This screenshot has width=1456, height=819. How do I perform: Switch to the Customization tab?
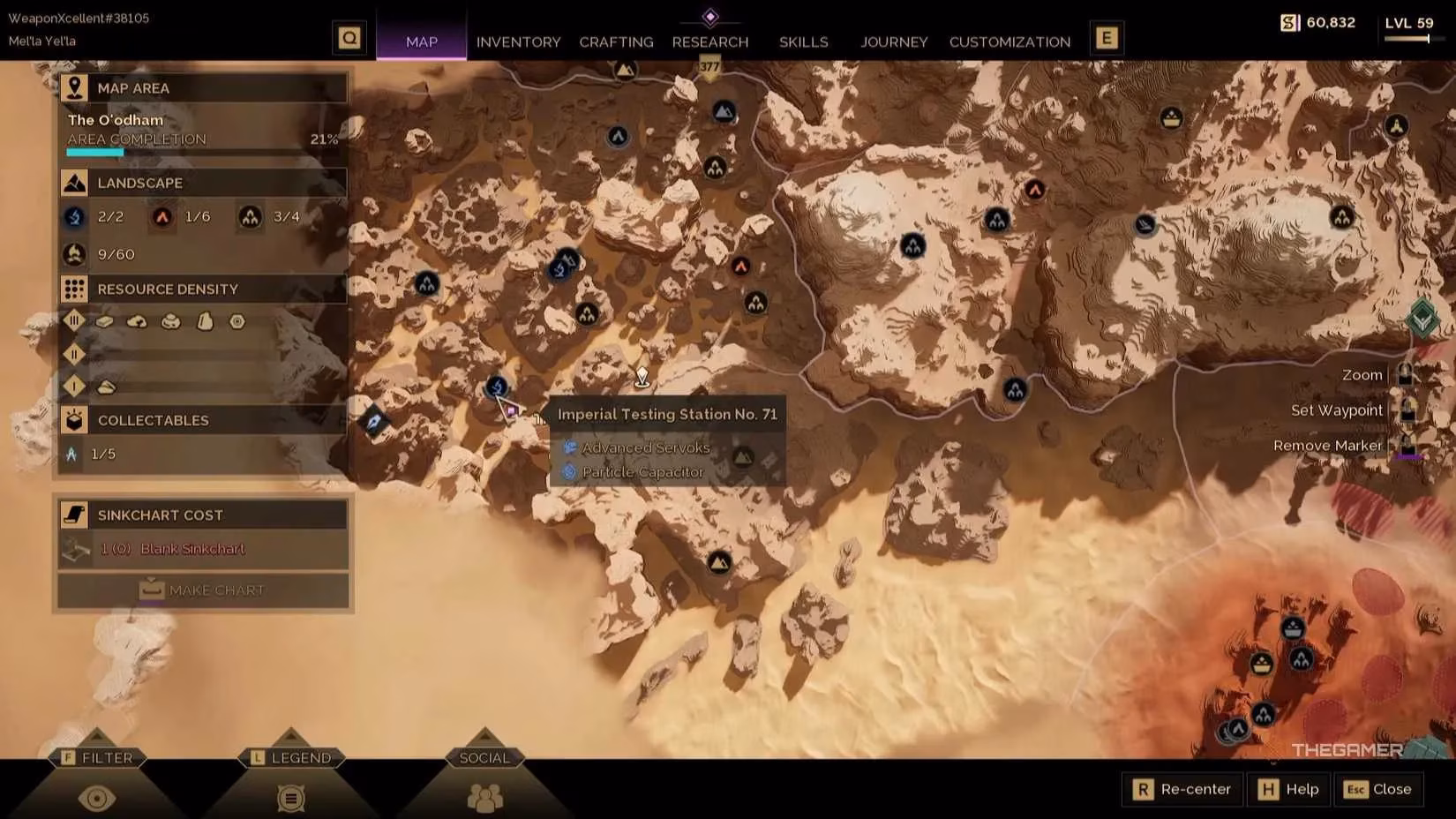tap(1009, 41)
